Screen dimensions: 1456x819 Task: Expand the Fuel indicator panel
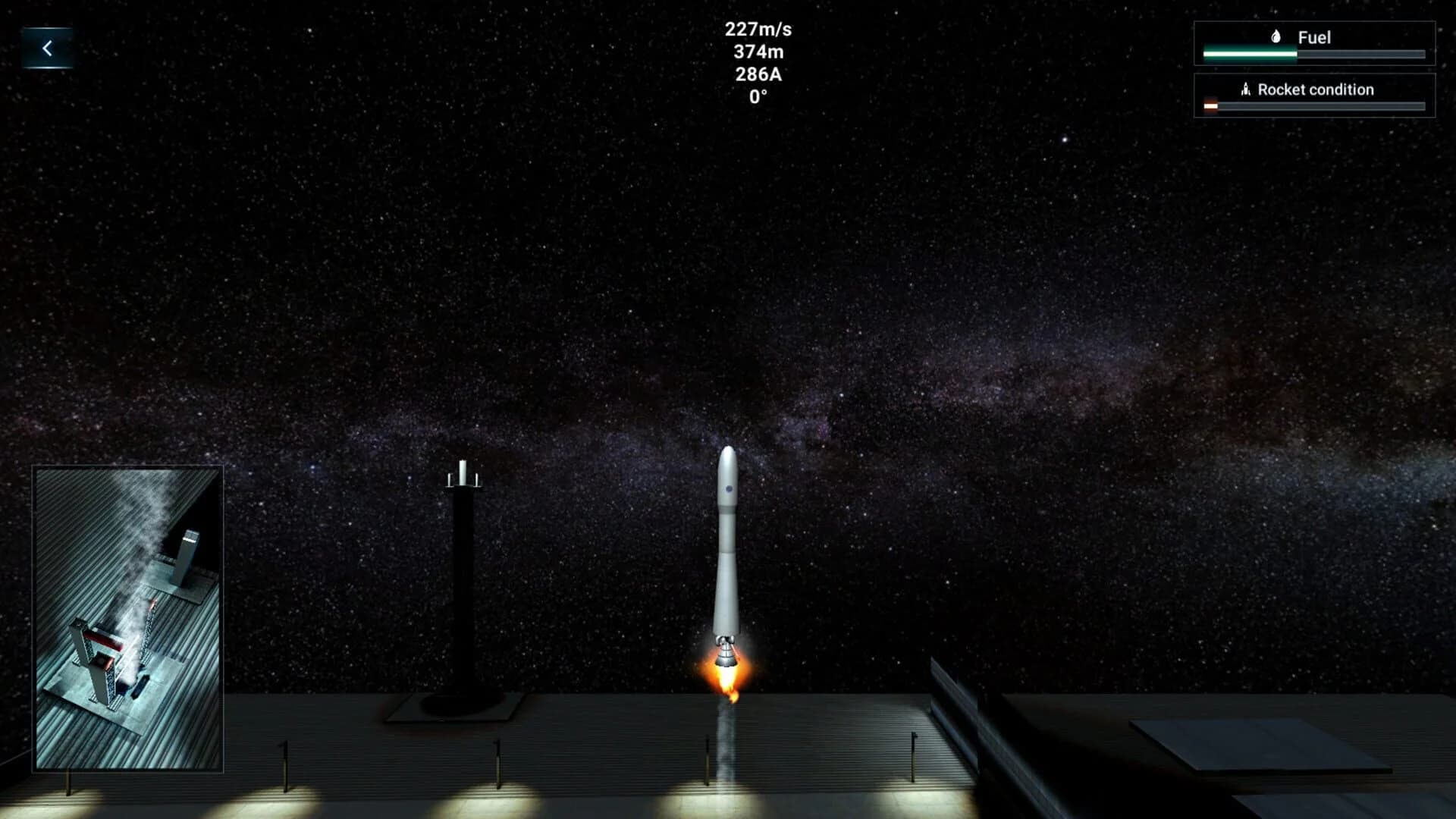tap(1314, 44)
